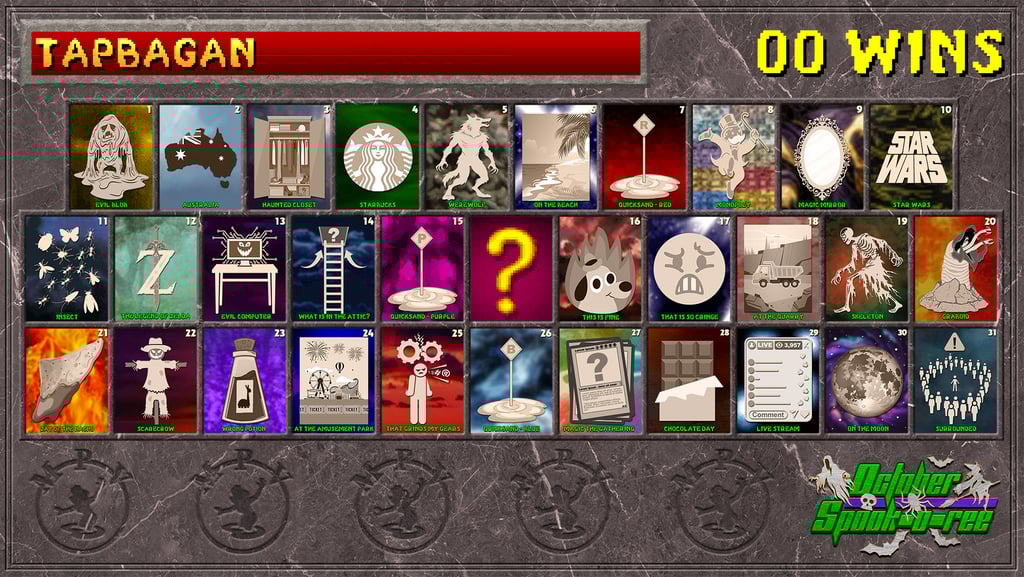Viewport: 1024px width, 577px height.
Task: Choose the Star Wars card
Action: [911, 156]
